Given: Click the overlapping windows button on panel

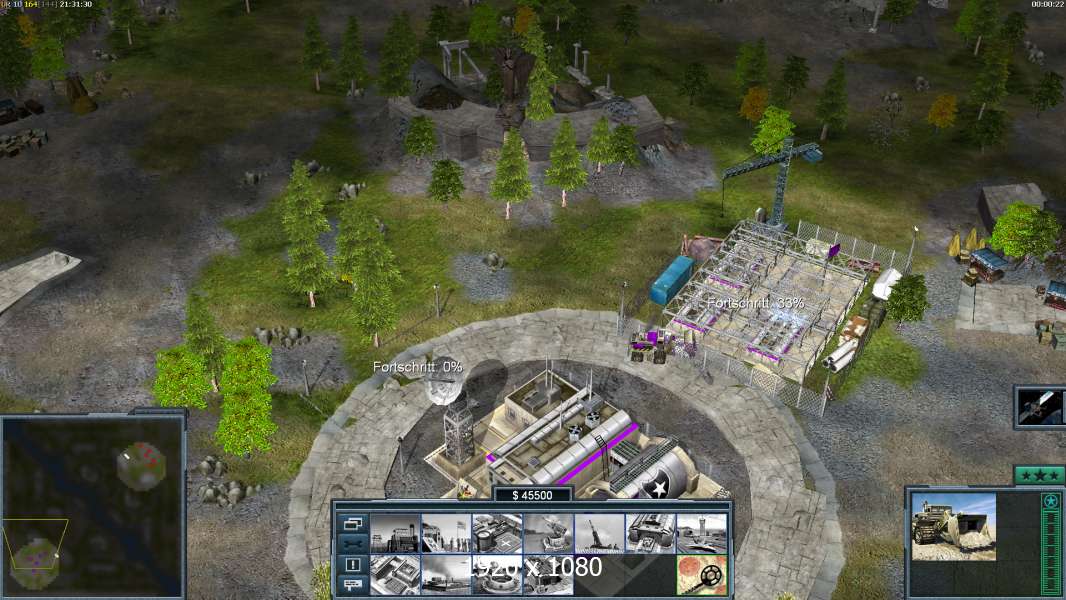Looking at the screenshot, I should click(x=352, y=523).
